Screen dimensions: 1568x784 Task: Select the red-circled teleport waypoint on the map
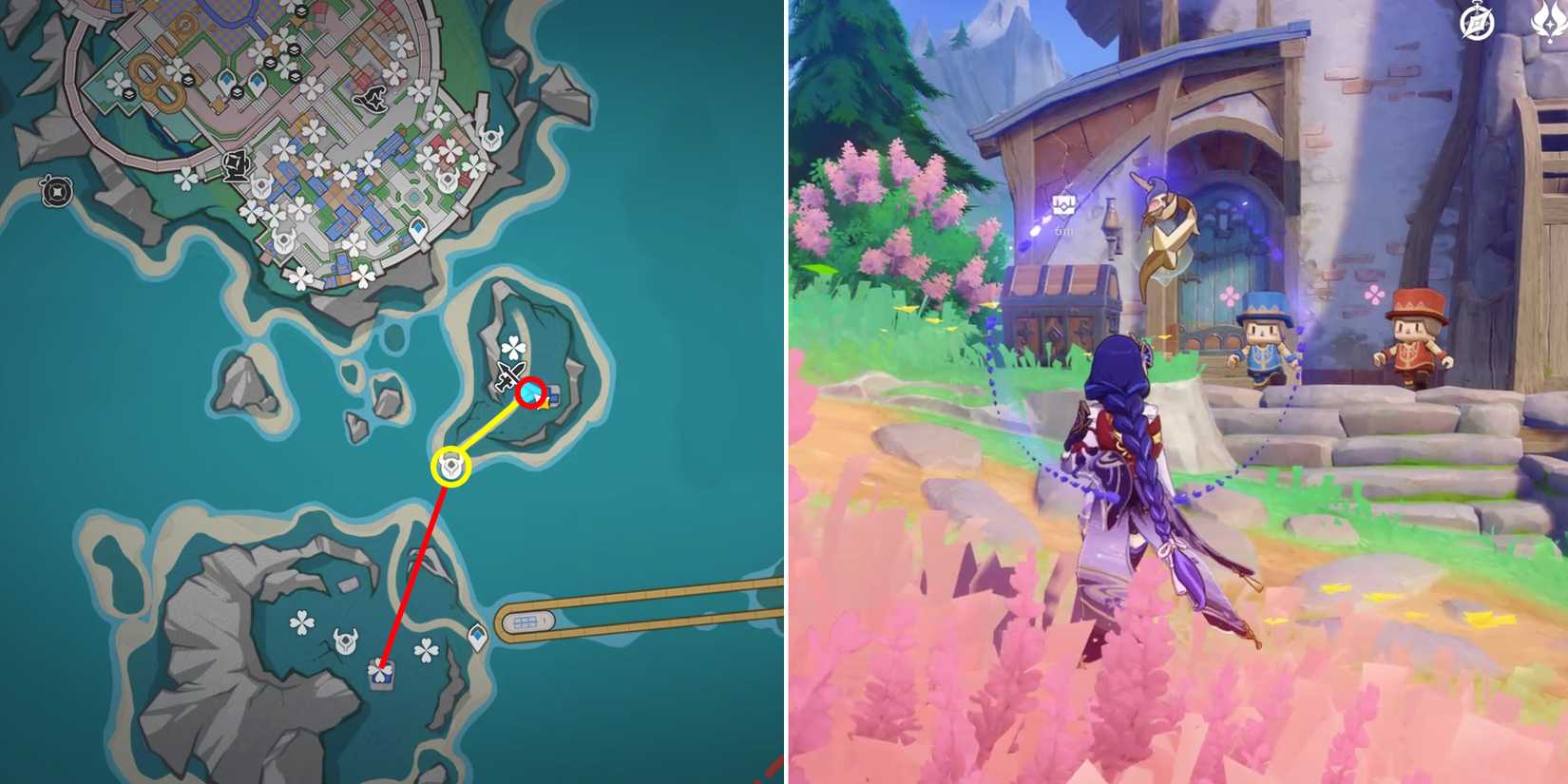[530, 393]
